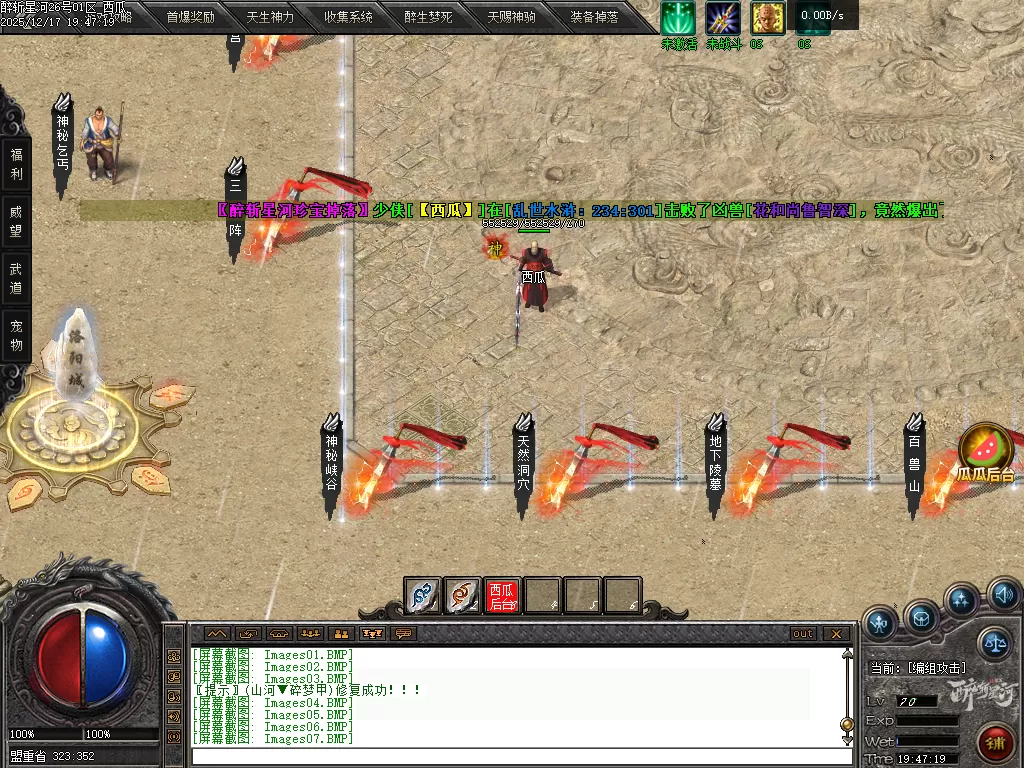The height and width of the screenshot is (768, 1024).
Task: Click the chat panel 'out' button
Action: (803, 633)
